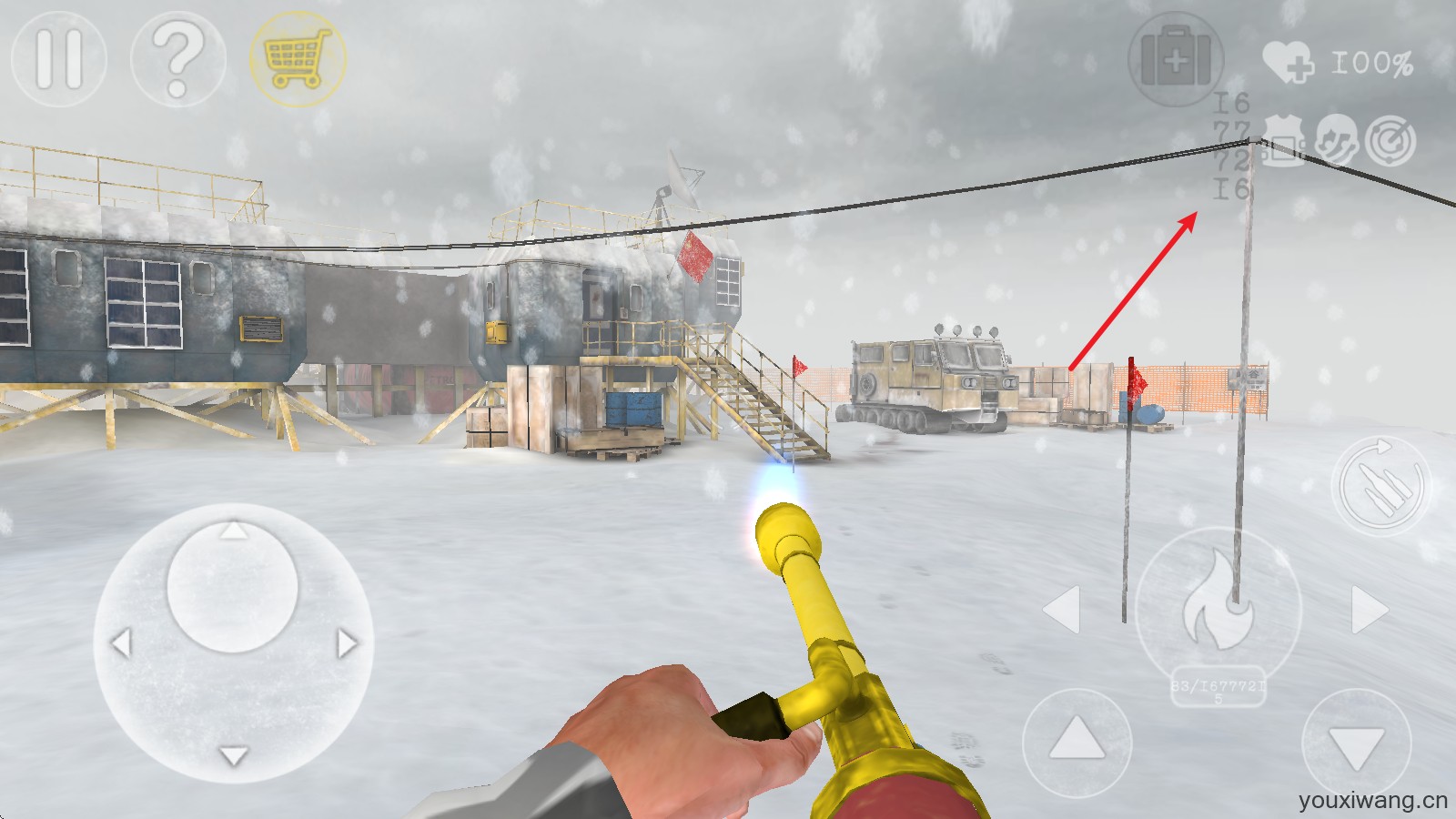This screenshot has width=1456, height=819.
Task: Switch to previous weapon with left arrow
Action: coord(1062,609)
